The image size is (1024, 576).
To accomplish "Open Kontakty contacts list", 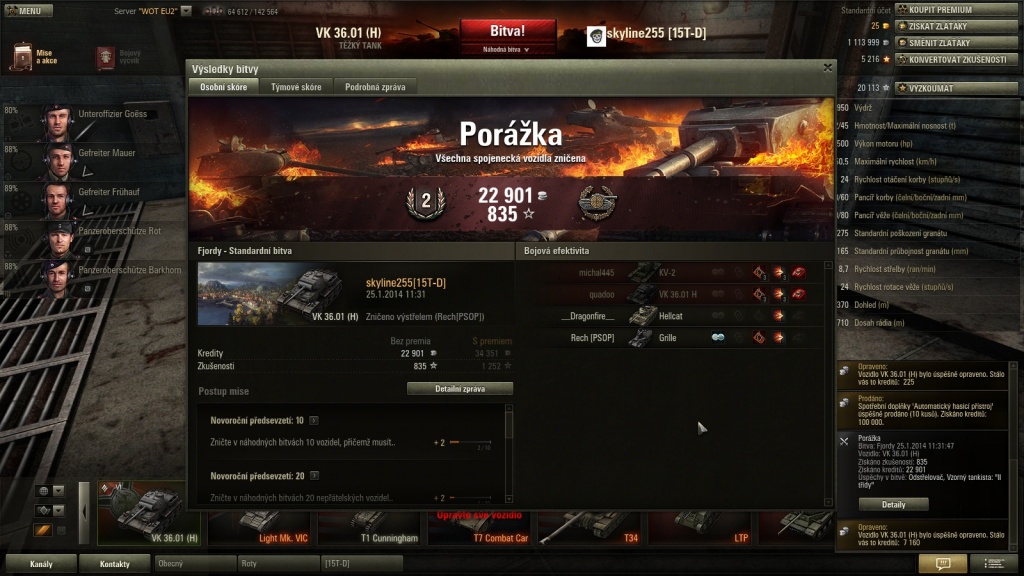I will [115, 564].
